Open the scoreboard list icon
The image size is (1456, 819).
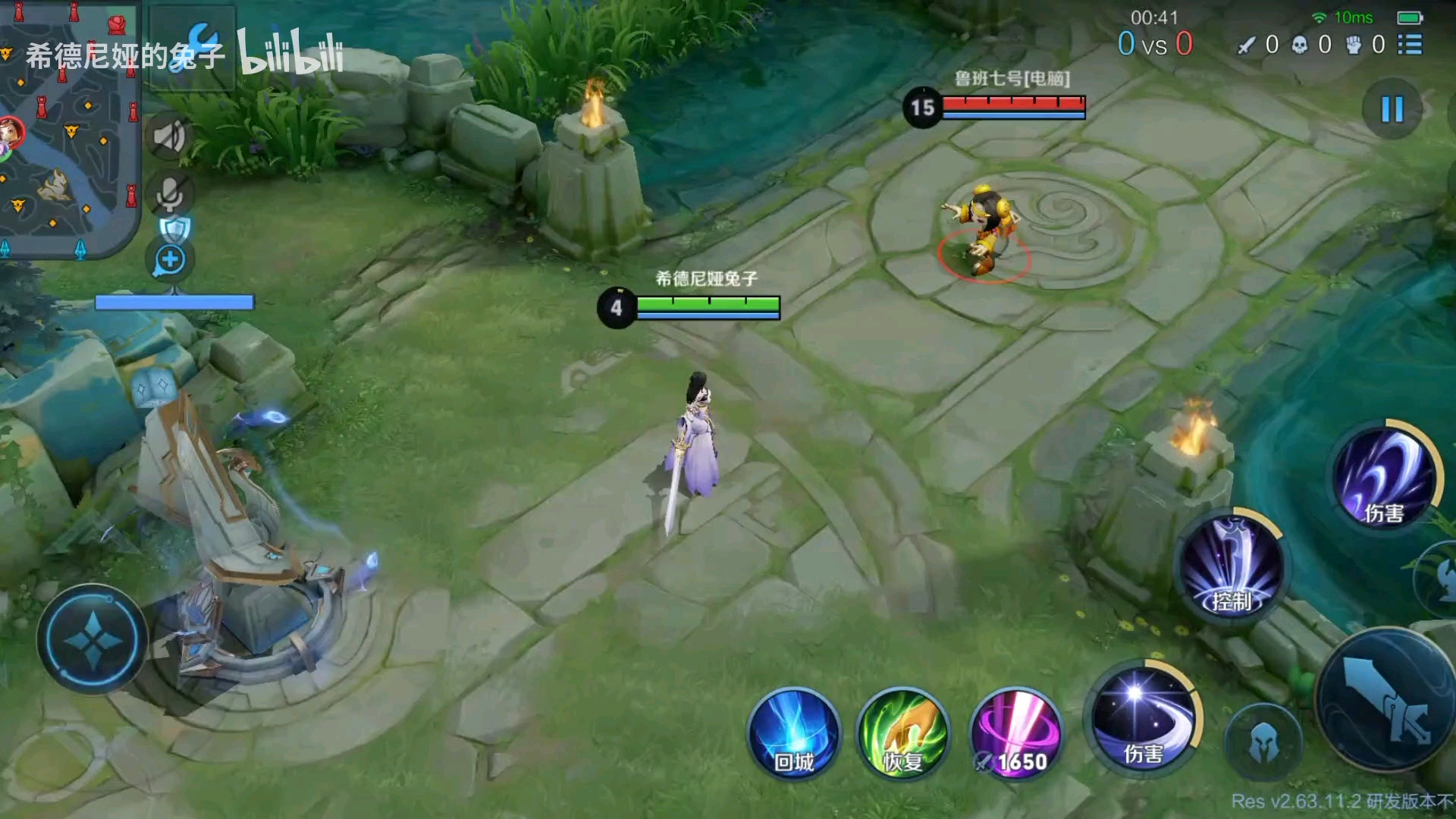coord(1410,45)
